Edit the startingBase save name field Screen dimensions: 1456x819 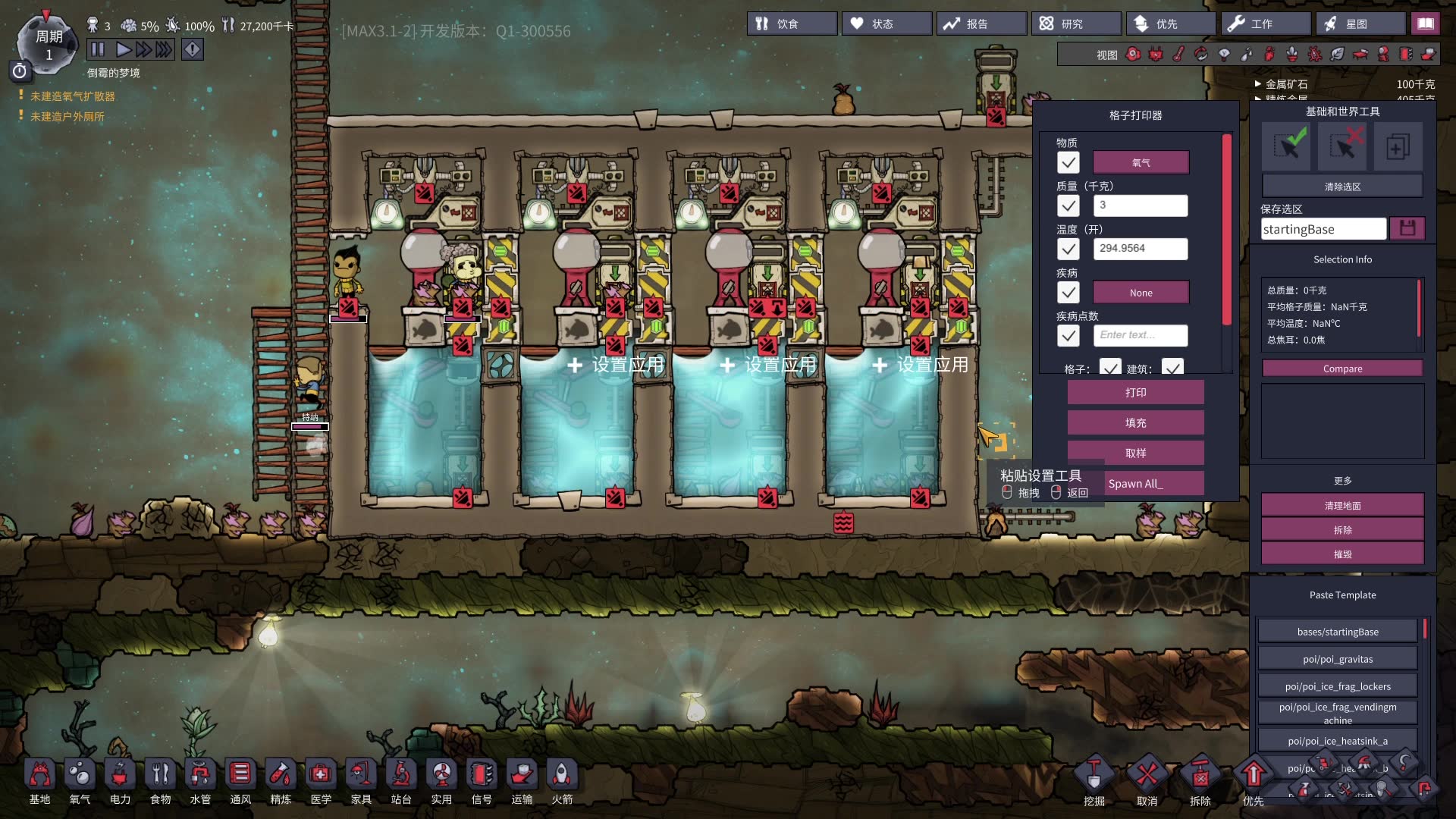click(x=1323, y=229)
